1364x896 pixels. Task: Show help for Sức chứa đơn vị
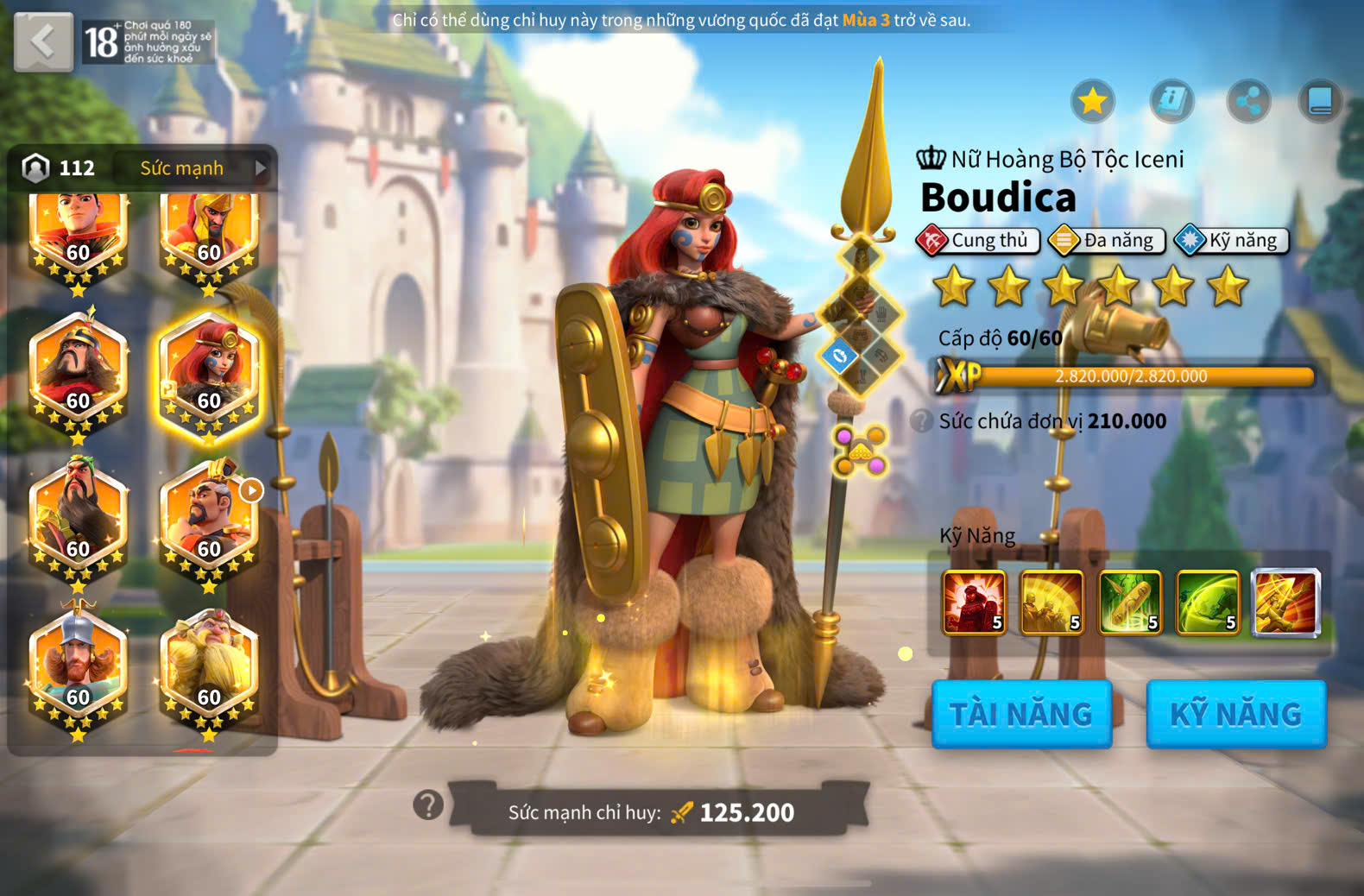pos(922,421)
